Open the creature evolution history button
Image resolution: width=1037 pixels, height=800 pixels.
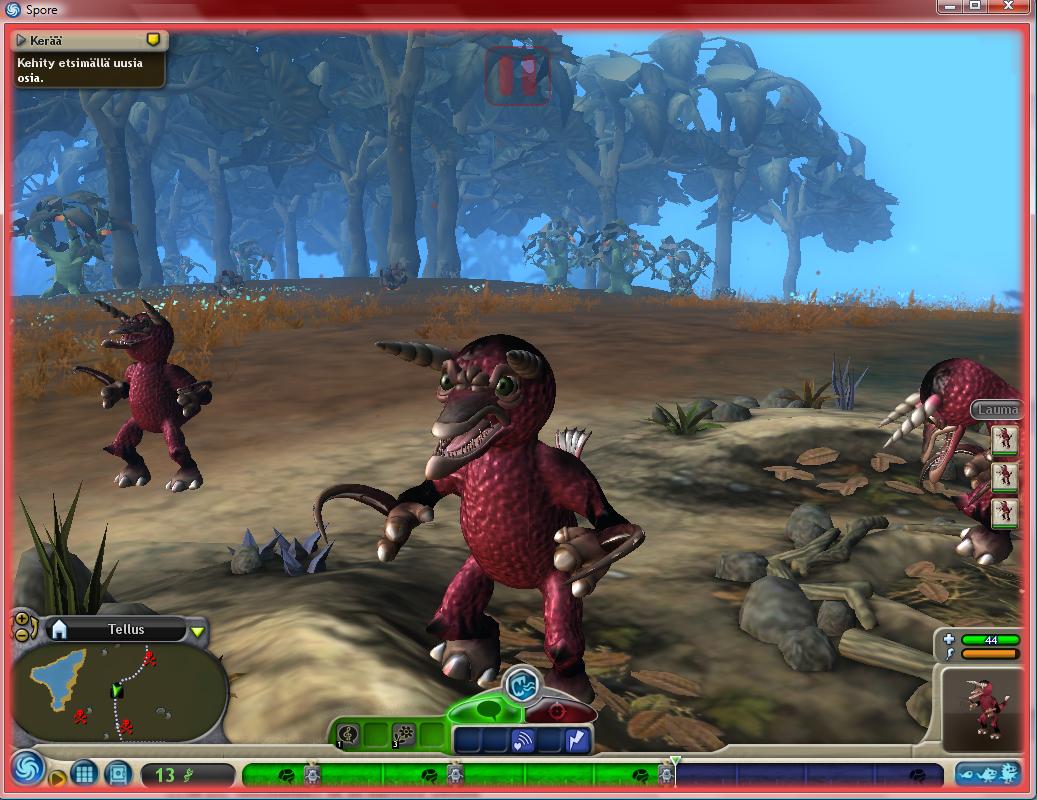click(x=987, y=773)
